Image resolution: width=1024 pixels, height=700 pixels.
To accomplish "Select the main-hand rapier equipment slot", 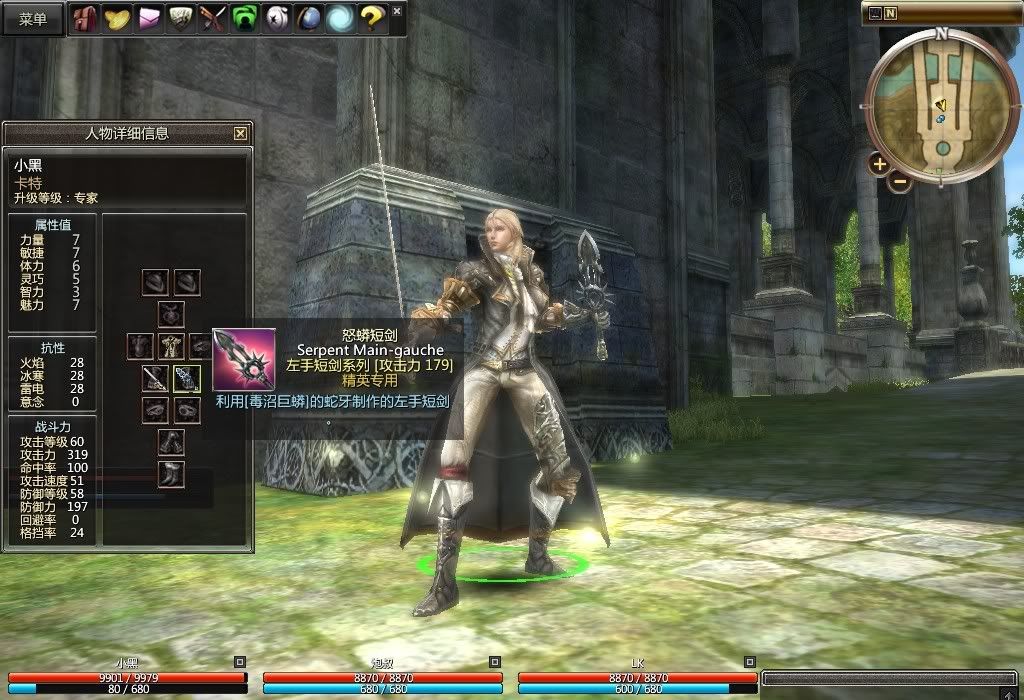I will click(155, 378).
